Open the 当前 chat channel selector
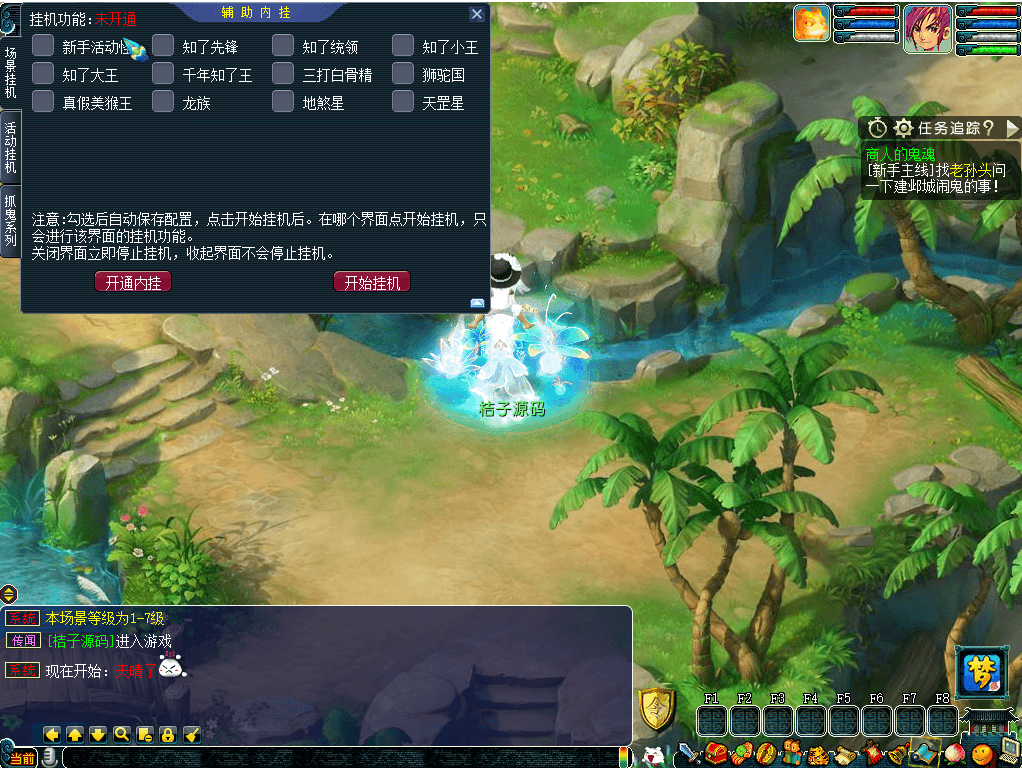This screenshot has width=1022, height=768. (x=22, y=758)
